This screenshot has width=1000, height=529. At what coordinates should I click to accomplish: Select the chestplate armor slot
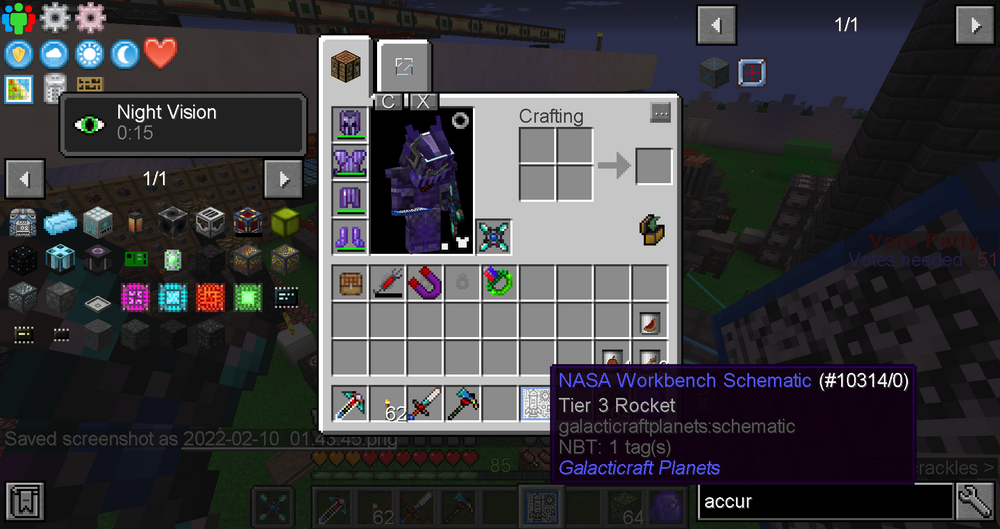pyautogui.click(x=350, y=162)
